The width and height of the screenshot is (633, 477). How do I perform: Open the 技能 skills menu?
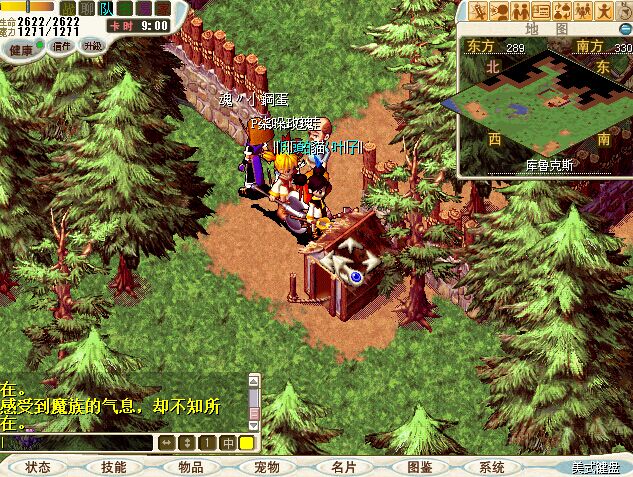[114, 467]
